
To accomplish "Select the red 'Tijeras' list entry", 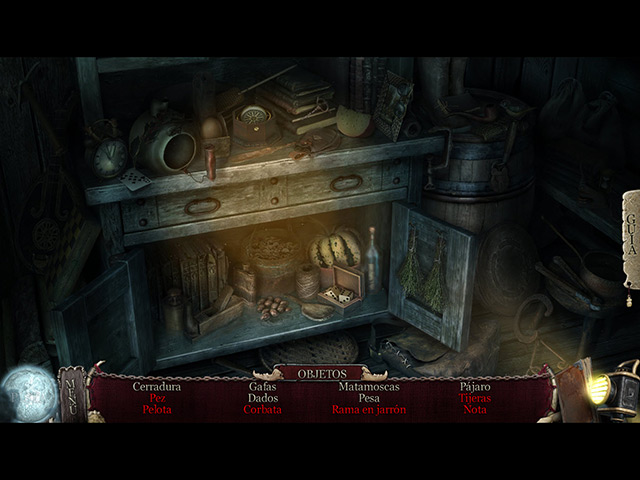I will (475, 397).
